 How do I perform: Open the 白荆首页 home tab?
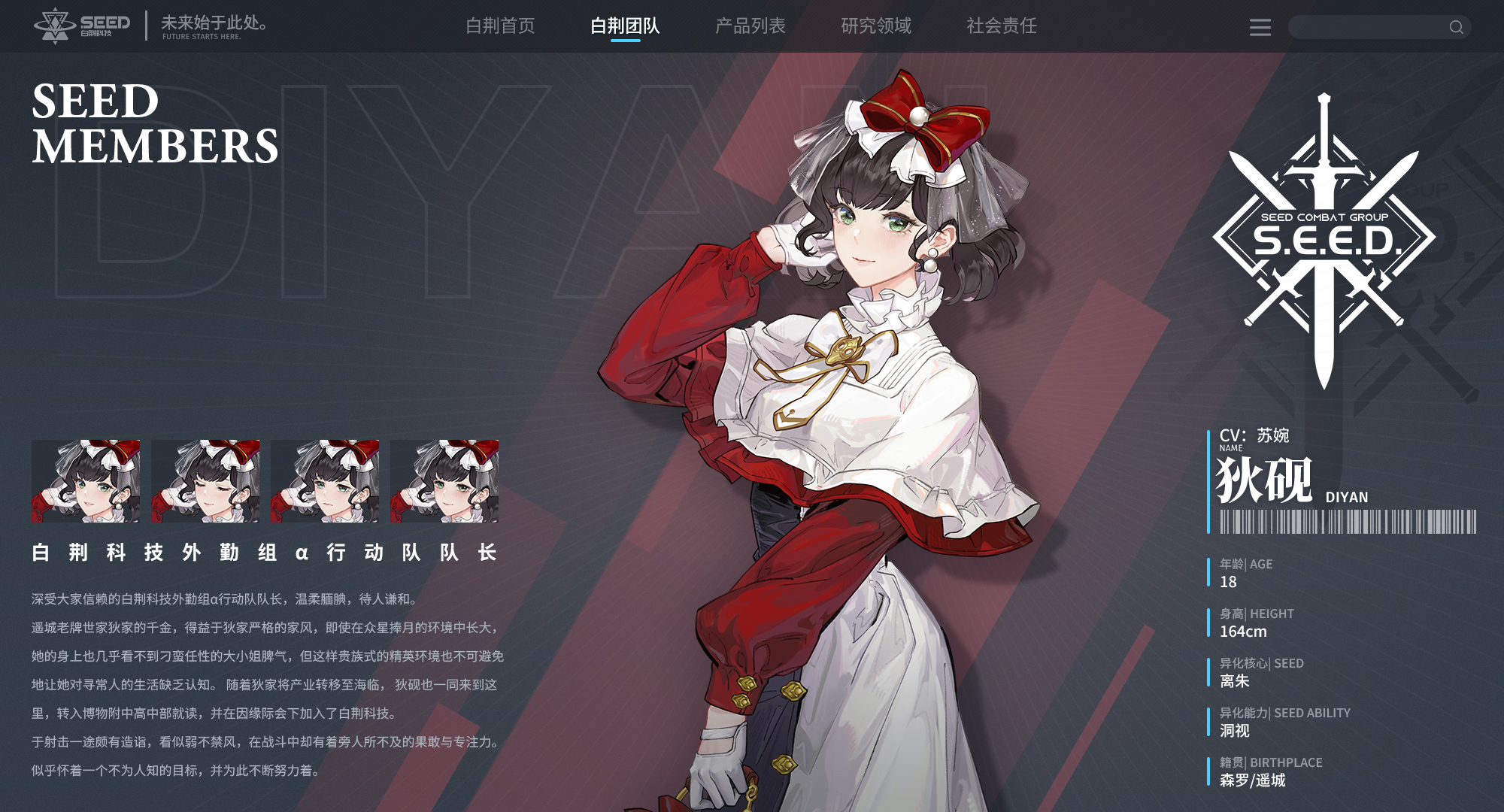(x=500, y=26)
